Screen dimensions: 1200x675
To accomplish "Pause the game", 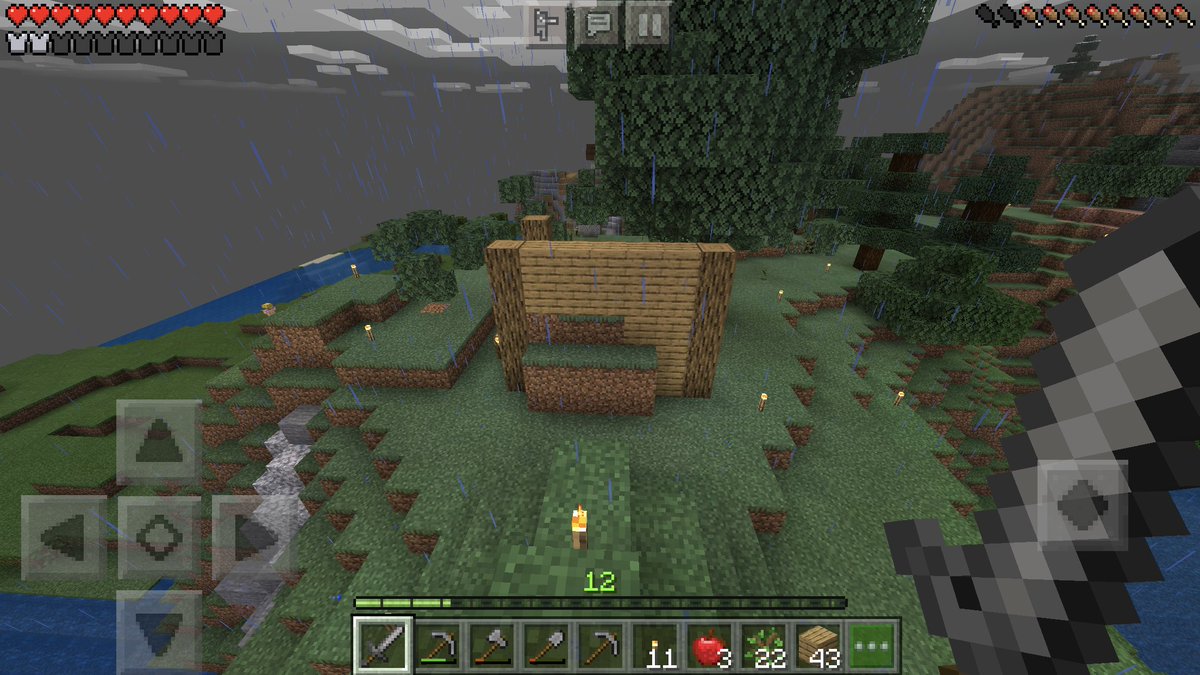I will click(x=647, y=24).
